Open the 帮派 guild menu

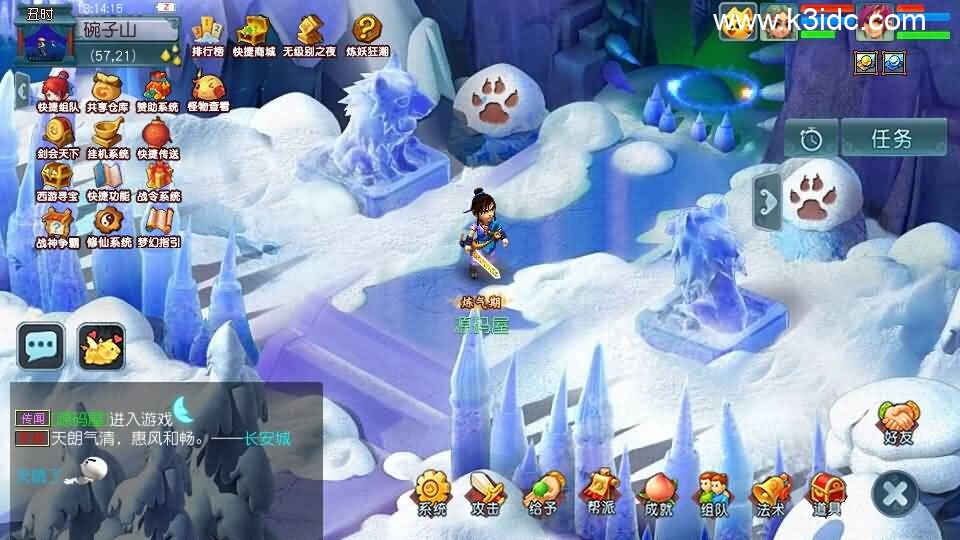point(600,493)
